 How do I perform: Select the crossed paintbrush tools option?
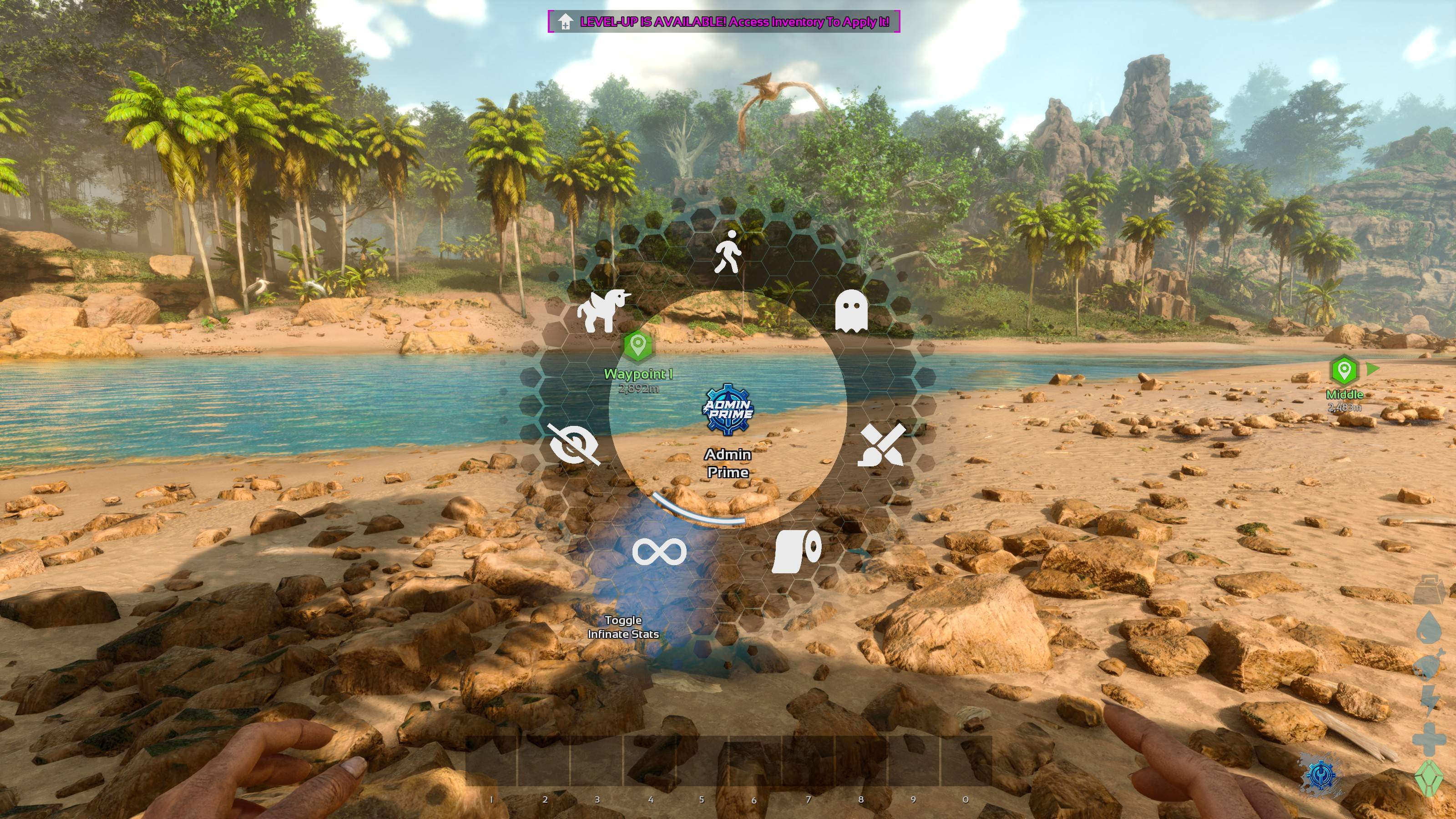pyautogui.click(x=881, y=446)
